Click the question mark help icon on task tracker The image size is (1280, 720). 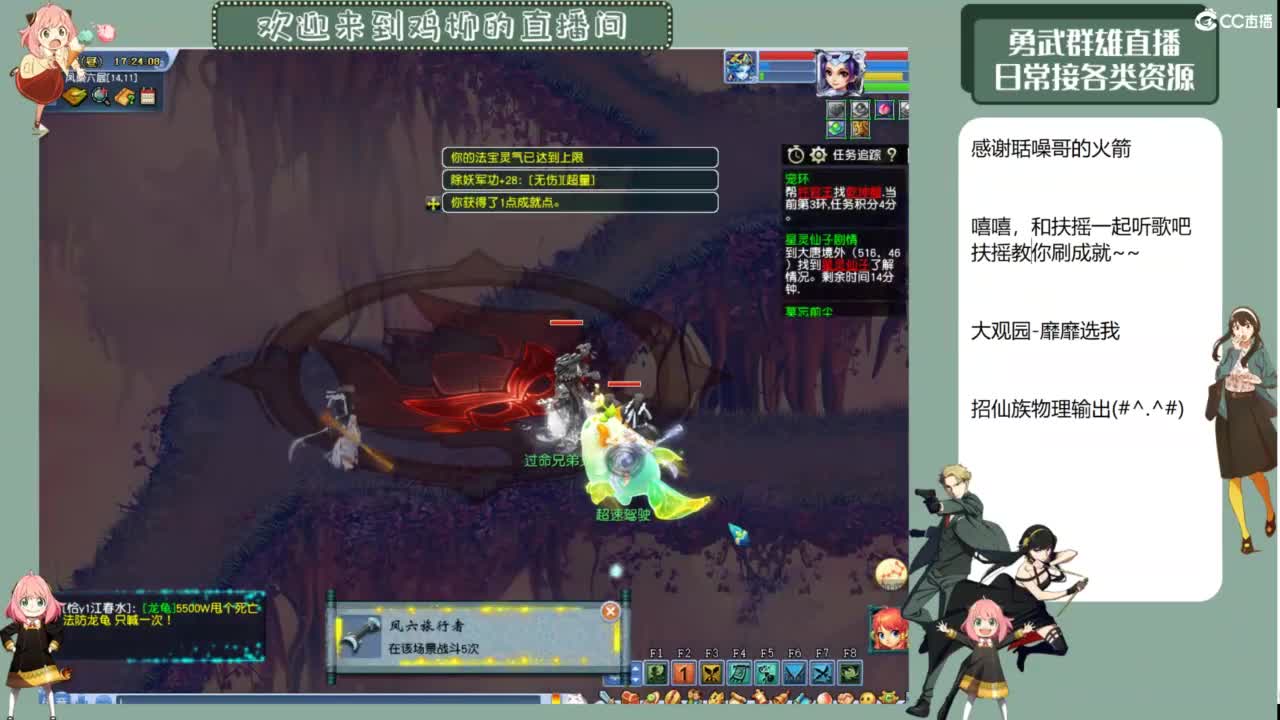coord(891,155)
